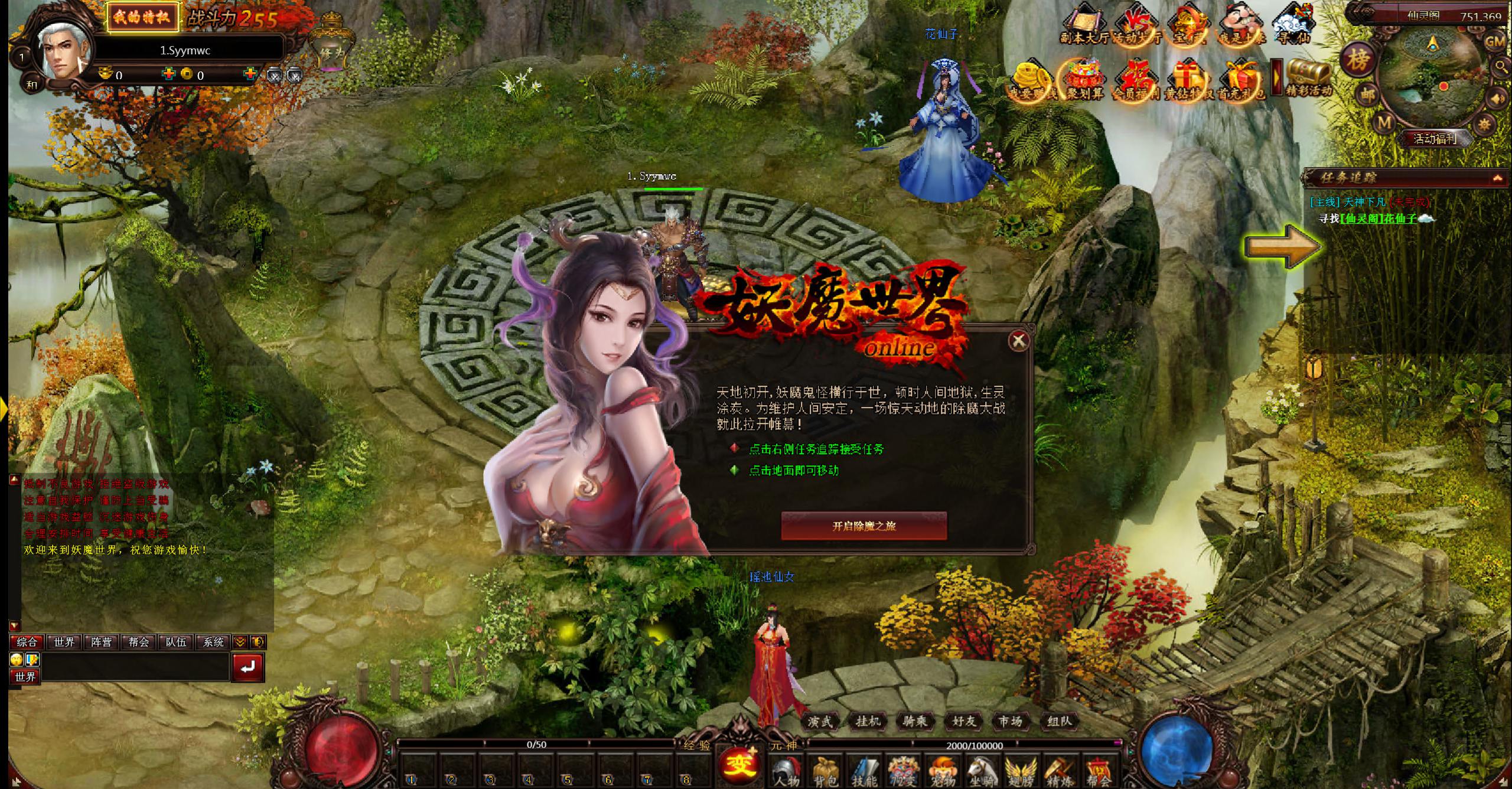
Task: Open the 寻仙 (immortal search) feature
Action: (1292, 24)
